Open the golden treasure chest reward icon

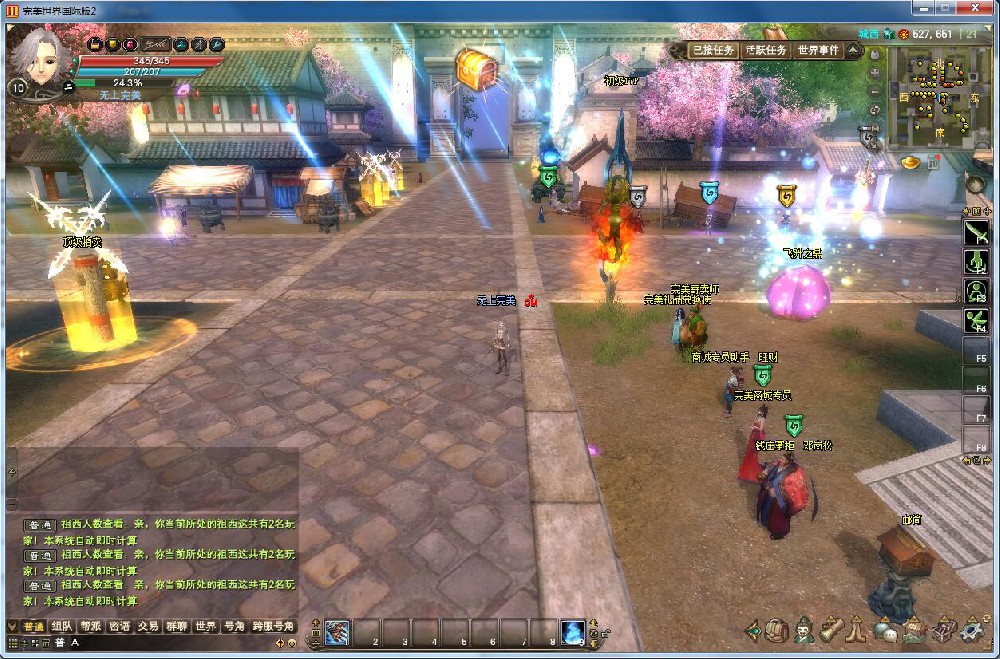click(475, 68)
